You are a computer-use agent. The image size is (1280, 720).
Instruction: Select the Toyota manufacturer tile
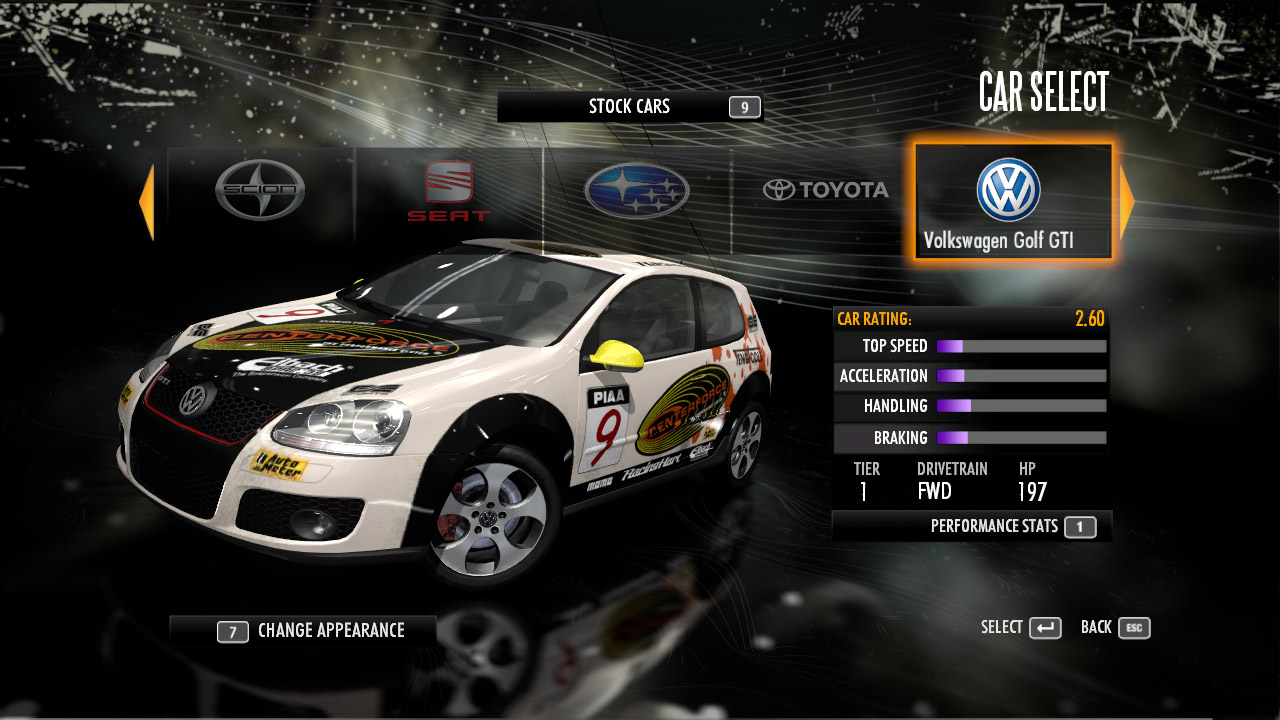(825, 190)
